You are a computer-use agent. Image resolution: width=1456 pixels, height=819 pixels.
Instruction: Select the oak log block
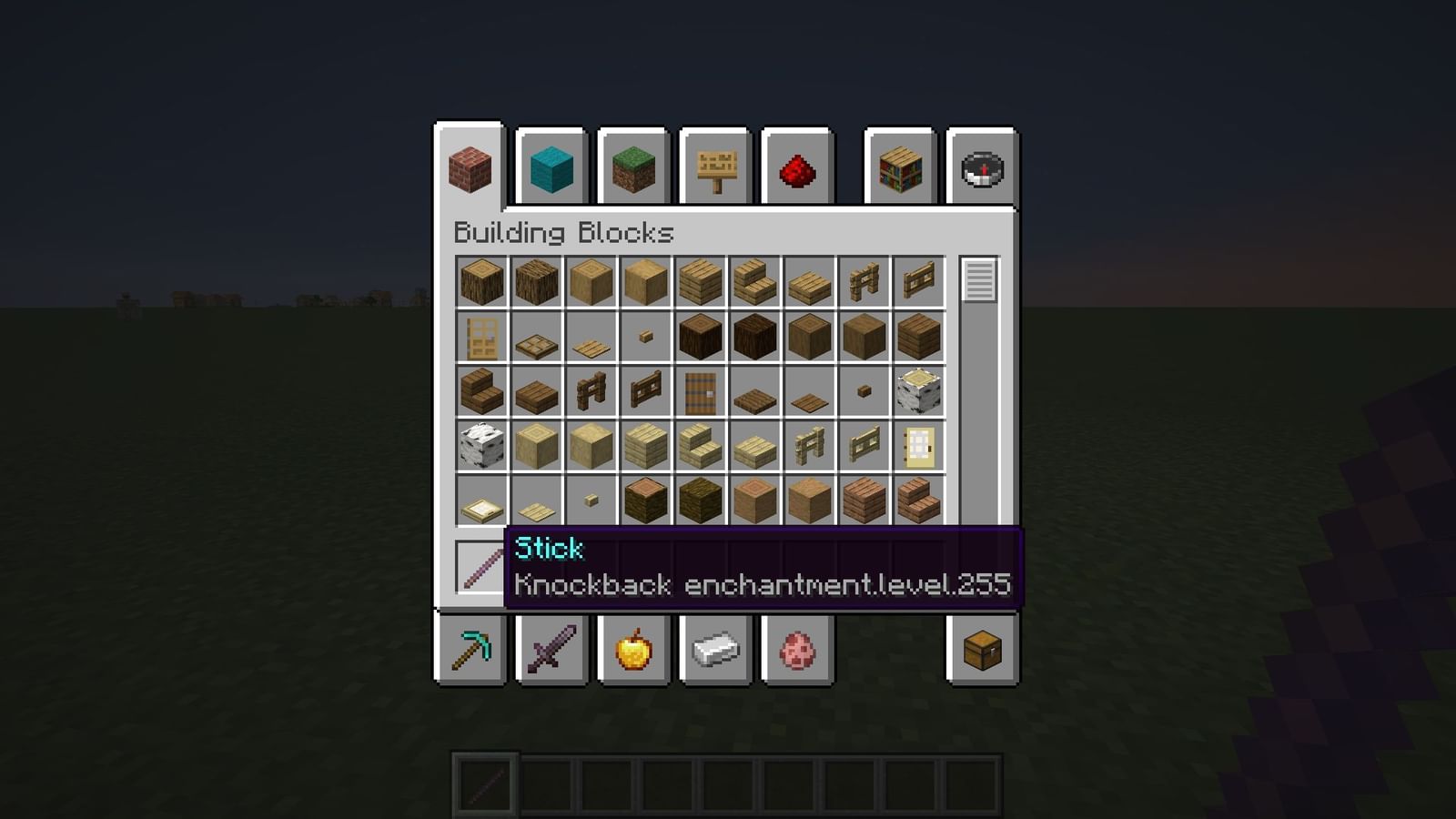coord(480,282)
